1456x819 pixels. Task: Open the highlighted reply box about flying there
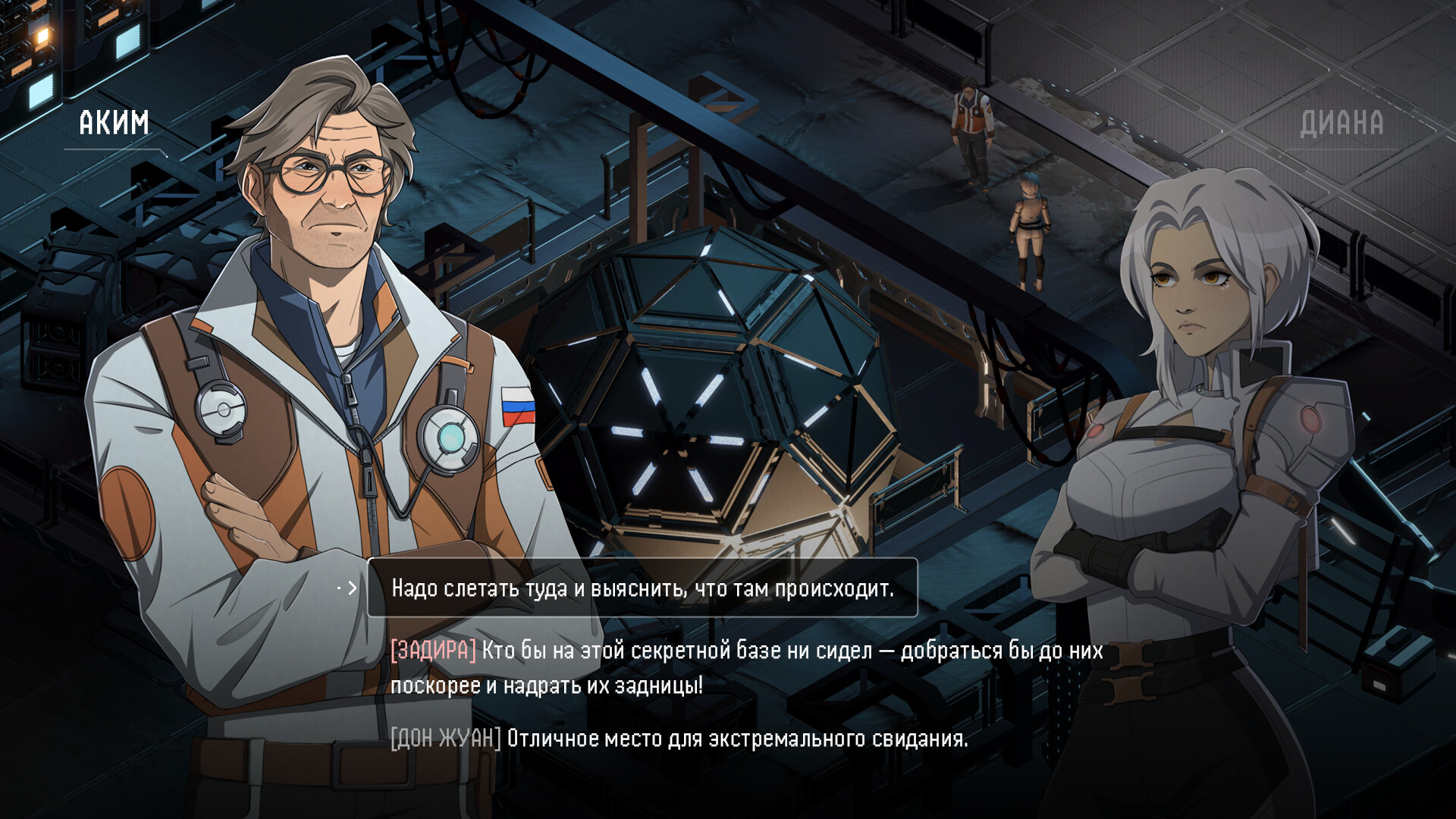pos(643,588)
